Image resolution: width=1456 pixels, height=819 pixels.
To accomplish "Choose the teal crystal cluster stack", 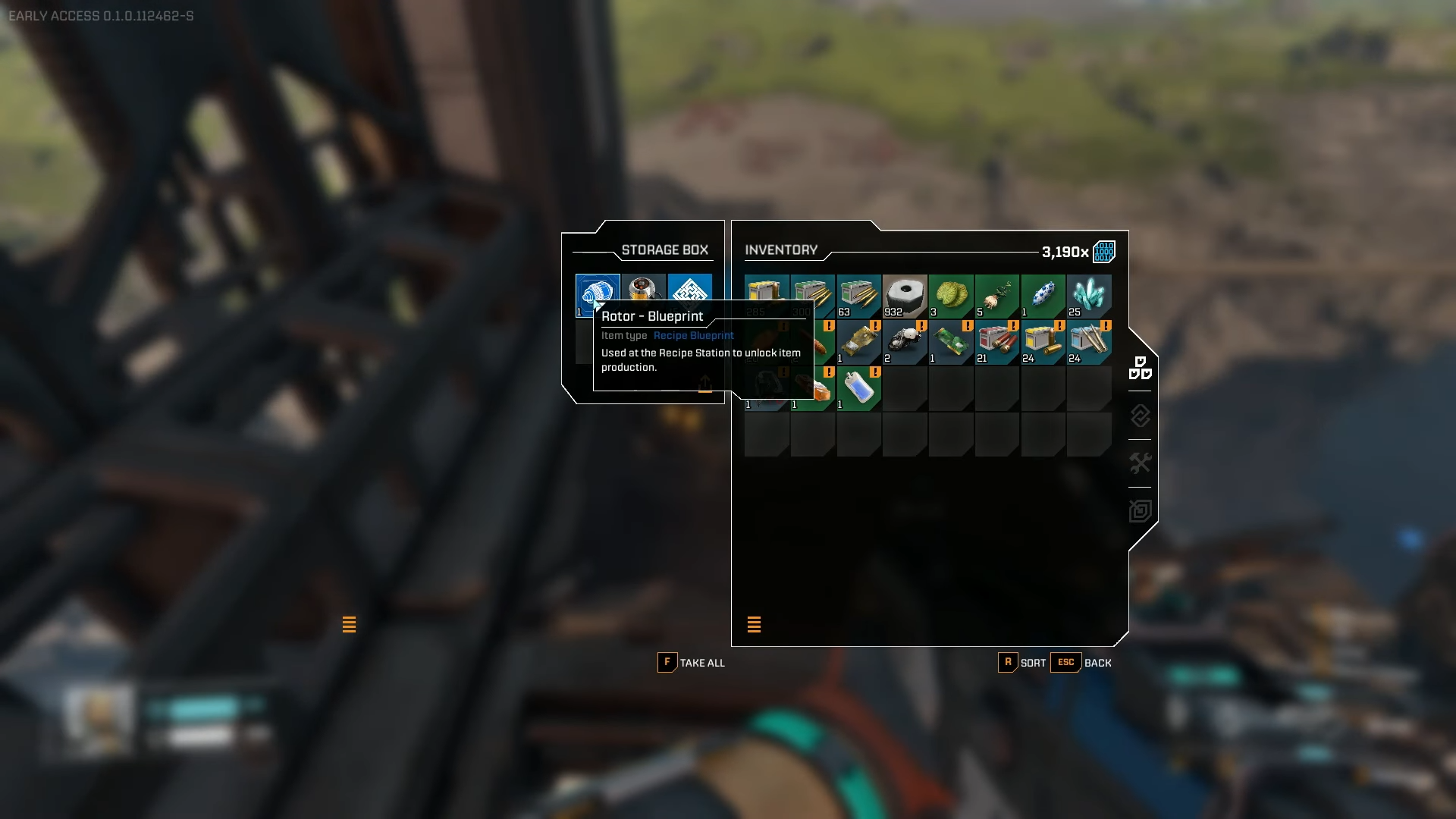I will click(1089, 296).
